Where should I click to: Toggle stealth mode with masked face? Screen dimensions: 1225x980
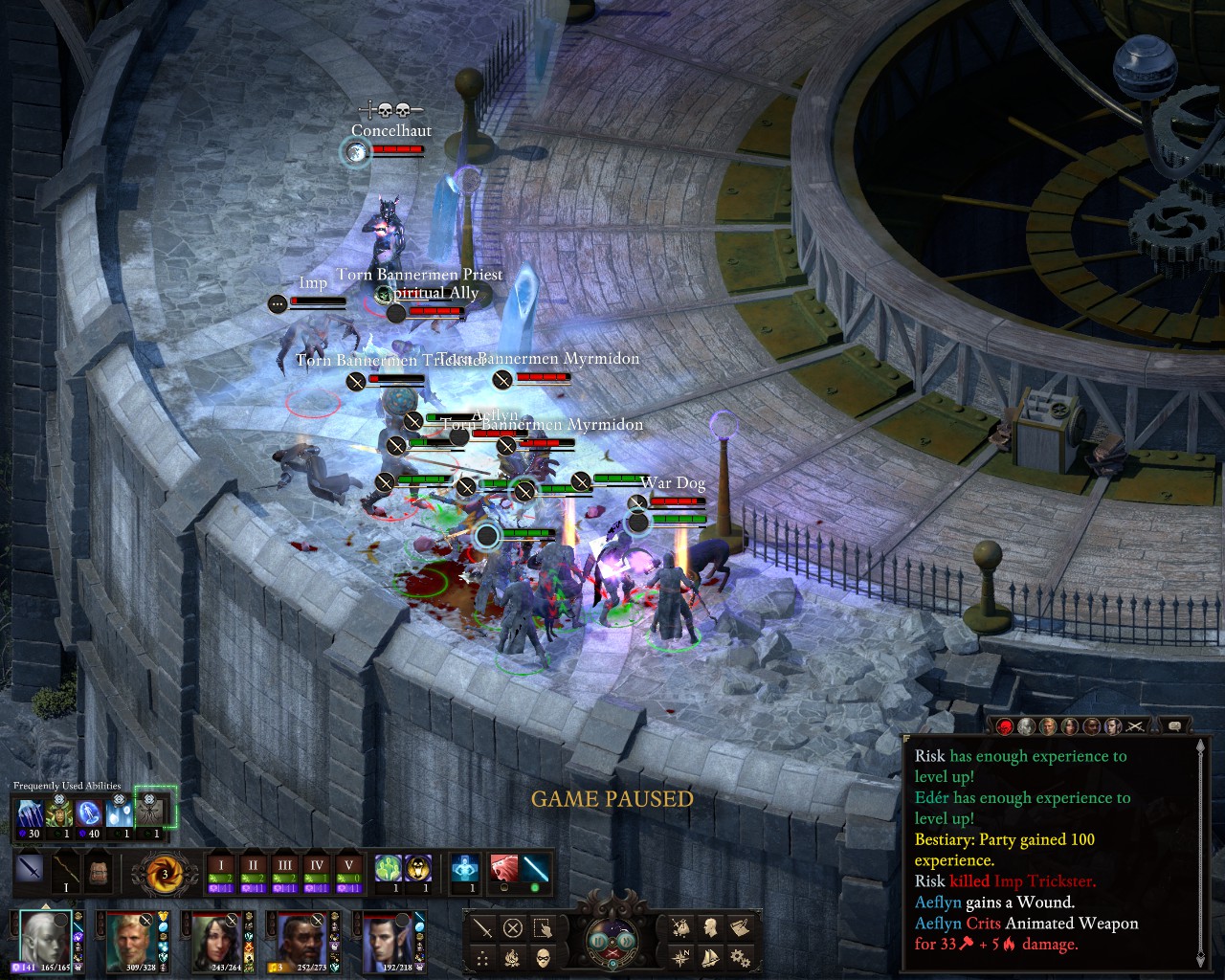pyautogui.click(x=543, y=957)
